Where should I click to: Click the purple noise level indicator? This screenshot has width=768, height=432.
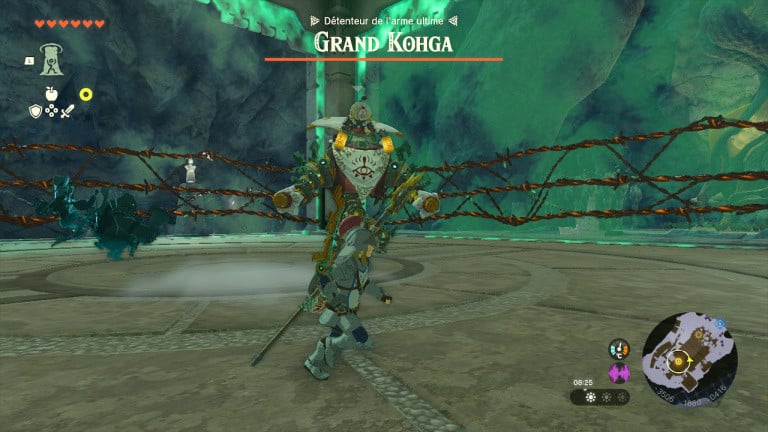[618, 373]
